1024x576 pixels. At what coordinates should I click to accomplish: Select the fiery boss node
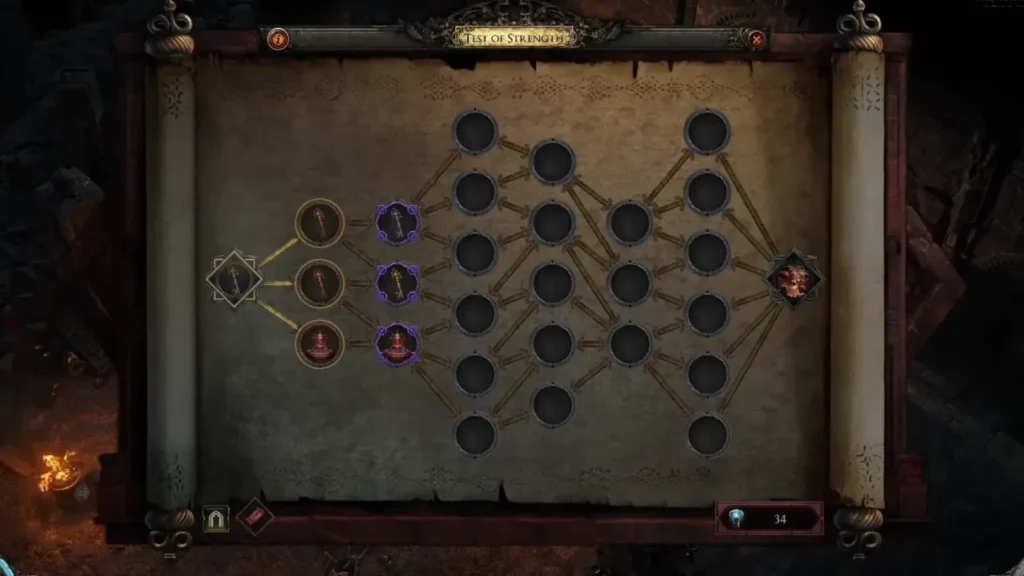tap(795, 279)
